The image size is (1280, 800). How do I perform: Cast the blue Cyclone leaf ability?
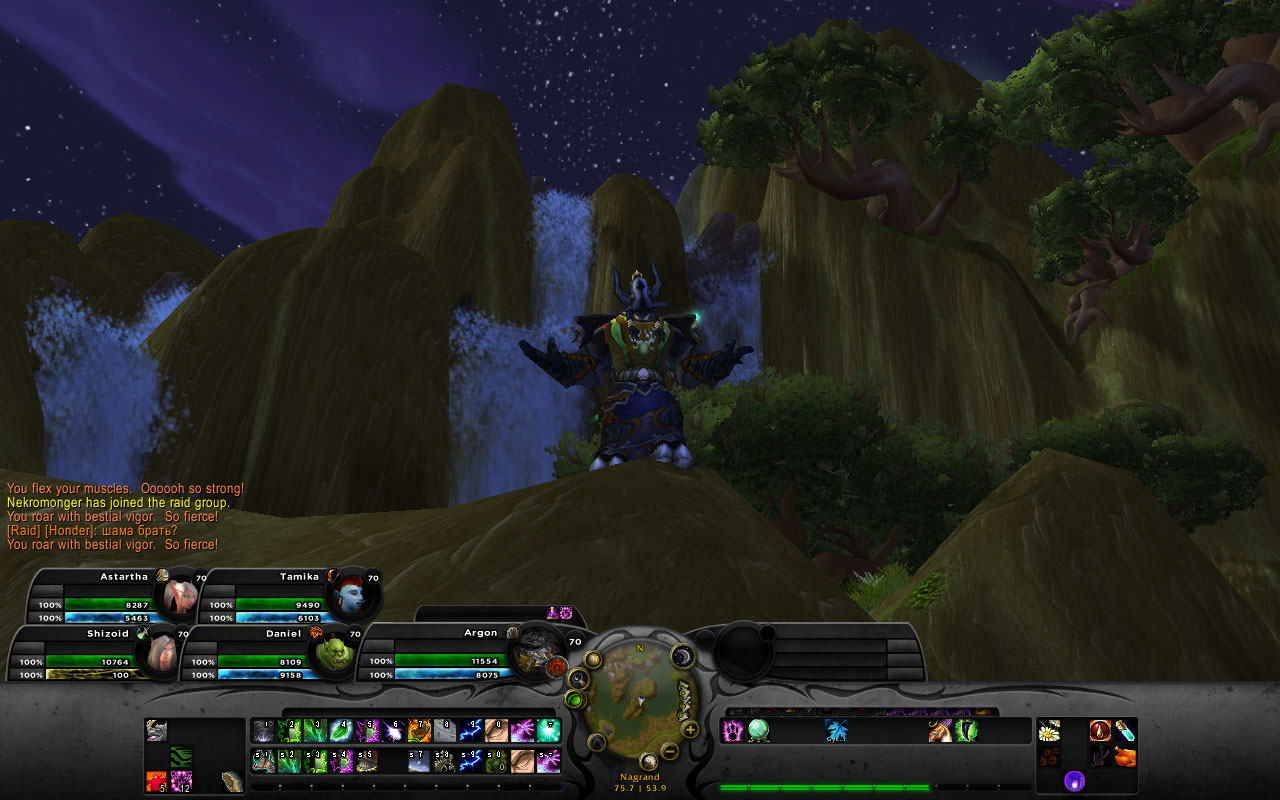[x=837, y=731]
